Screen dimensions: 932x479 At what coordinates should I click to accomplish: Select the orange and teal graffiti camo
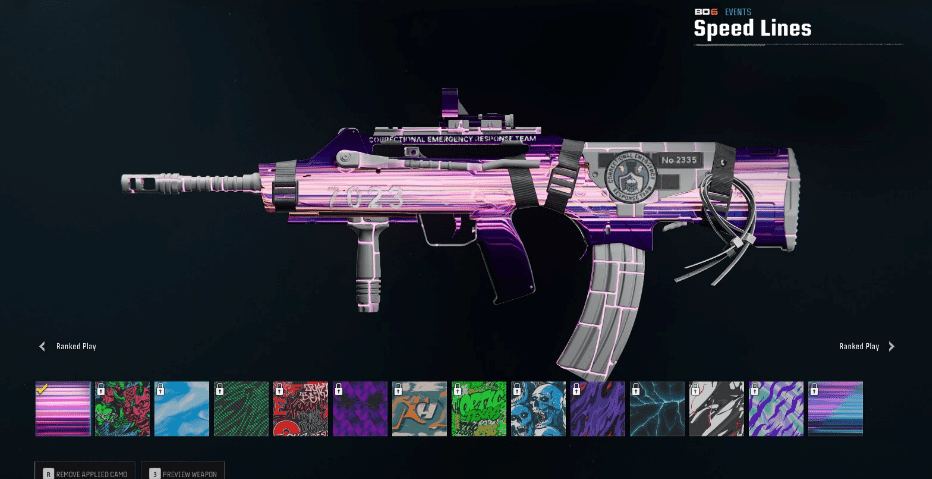(x=420, y=408)
